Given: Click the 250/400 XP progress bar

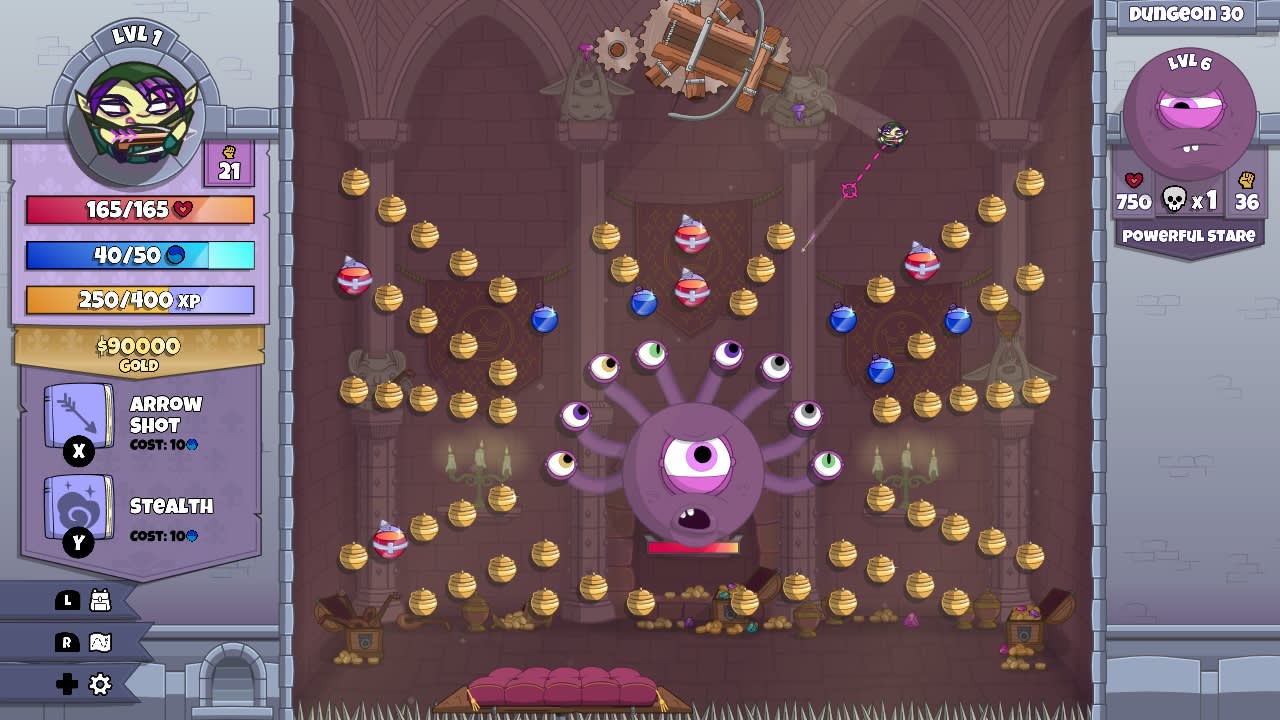Looking at the screenshot, I should point(138,300).
